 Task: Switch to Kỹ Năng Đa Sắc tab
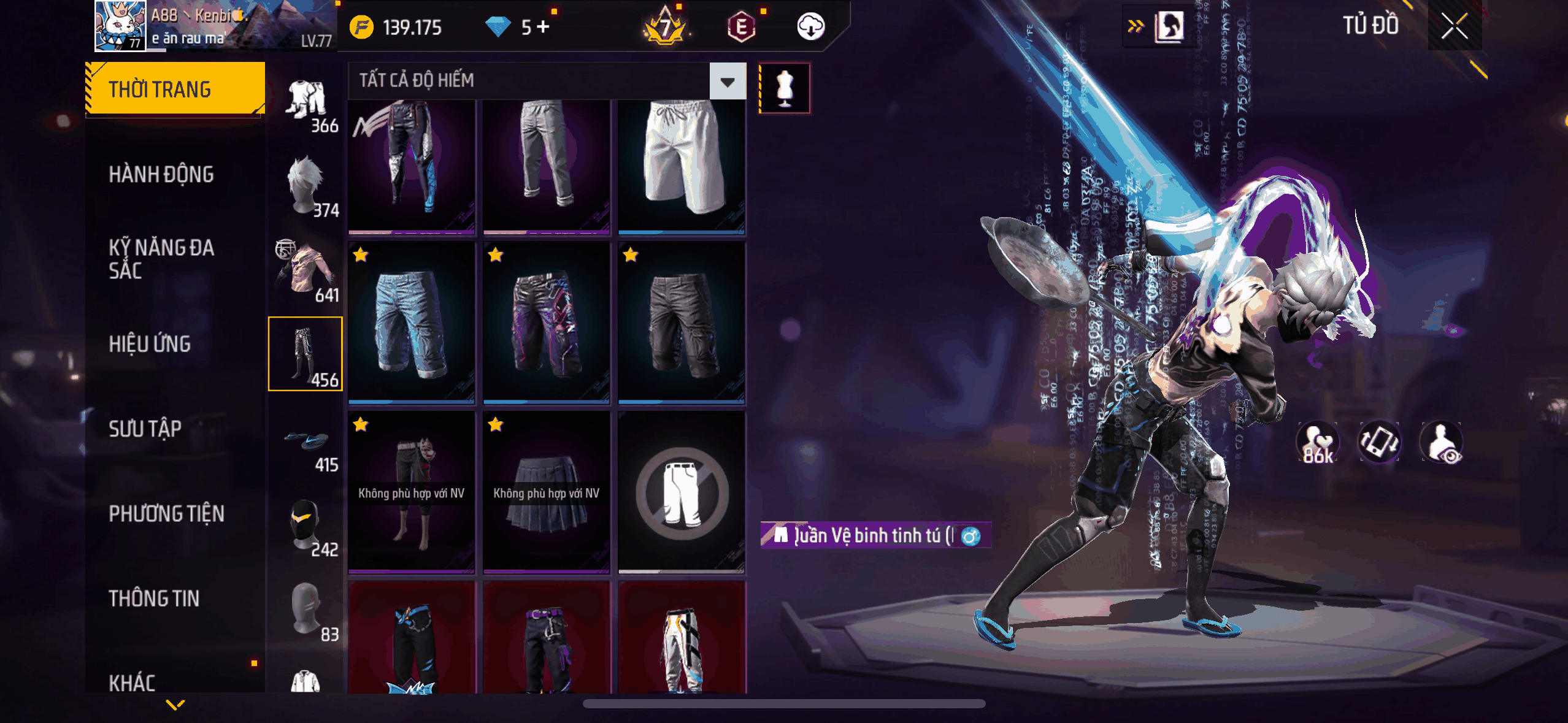[161, 259]
